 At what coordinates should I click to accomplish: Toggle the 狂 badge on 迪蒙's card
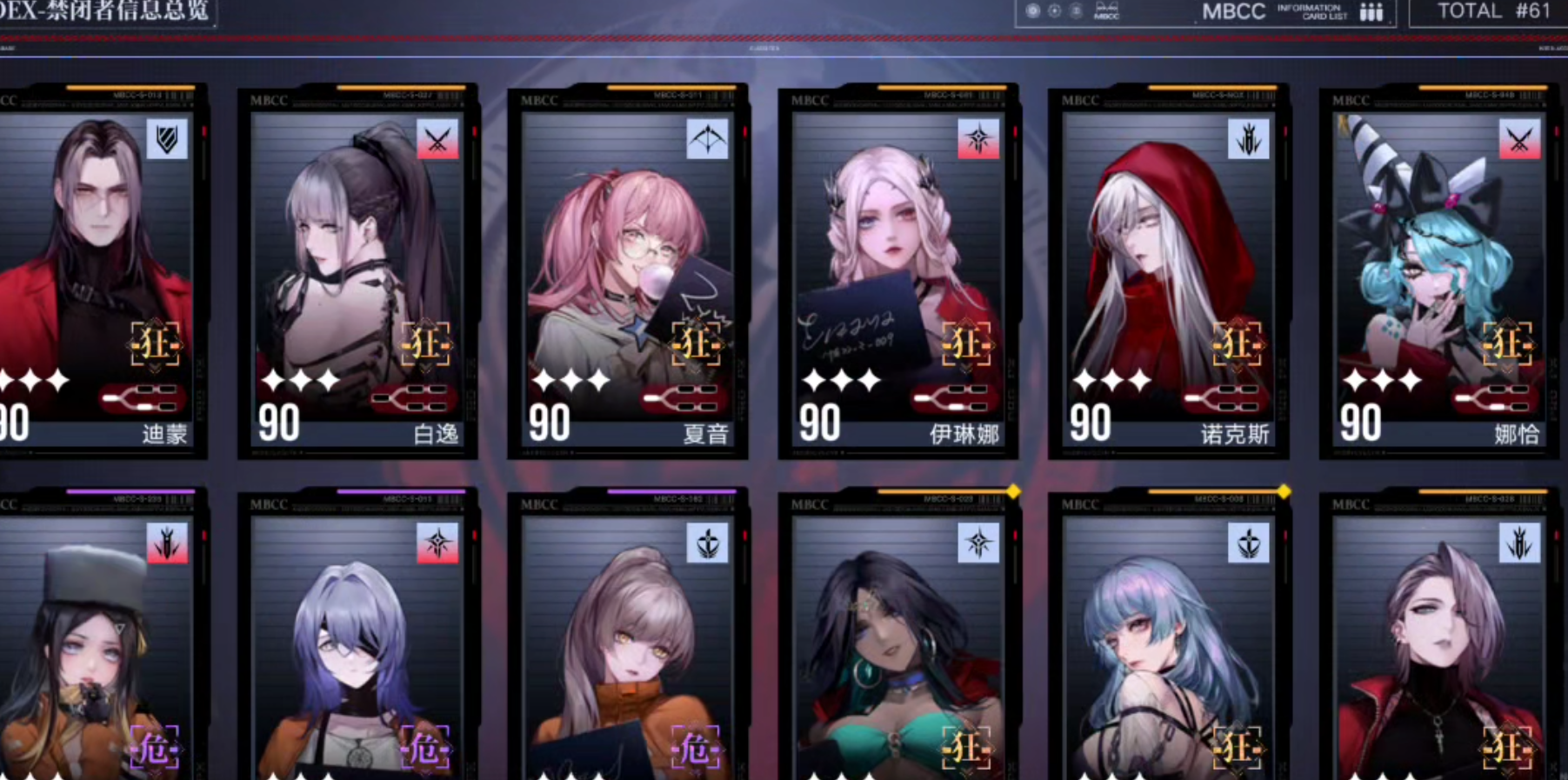[157, 345]
